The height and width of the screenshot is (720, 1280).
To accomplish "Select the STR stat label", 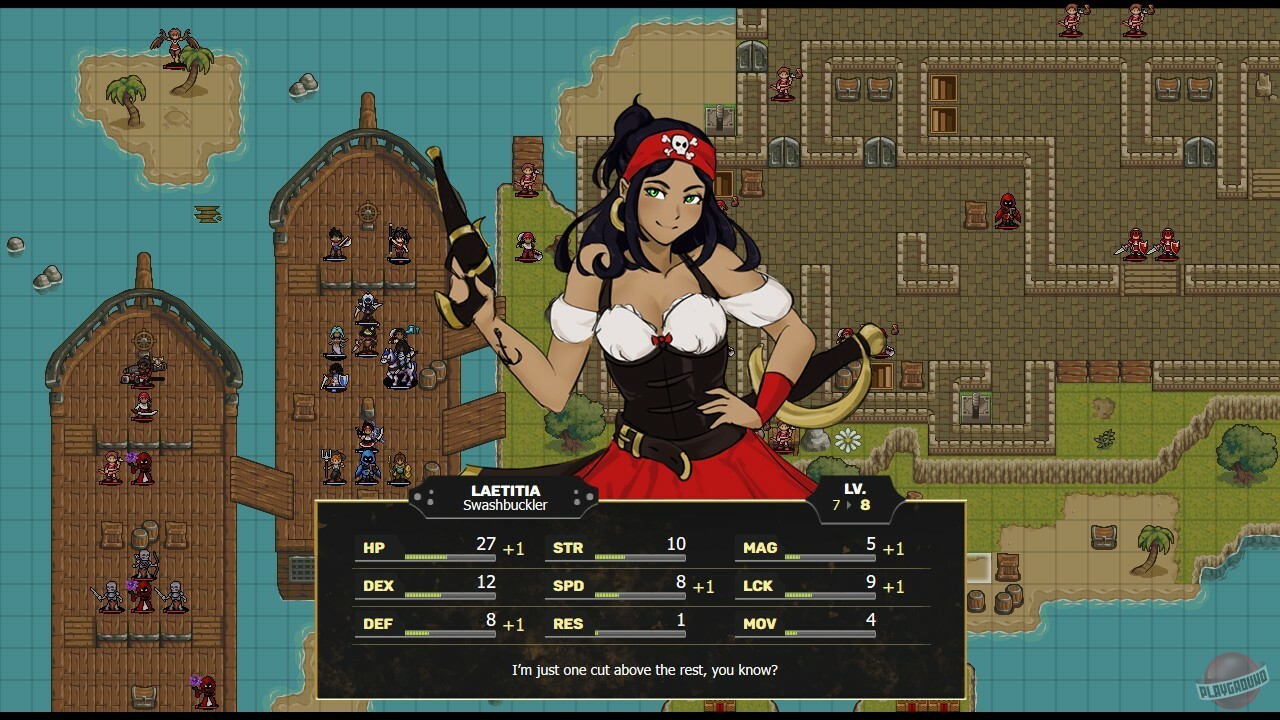I will [x=567, y=547].
